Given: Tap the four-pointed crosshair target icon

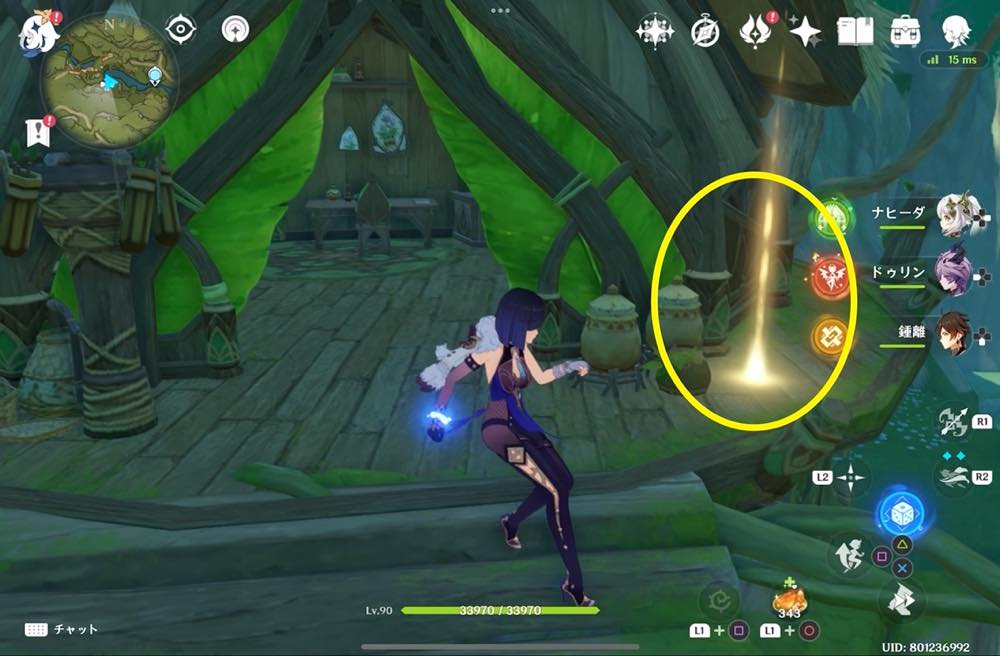Looking at the screenshot, I should coord(850,477).
